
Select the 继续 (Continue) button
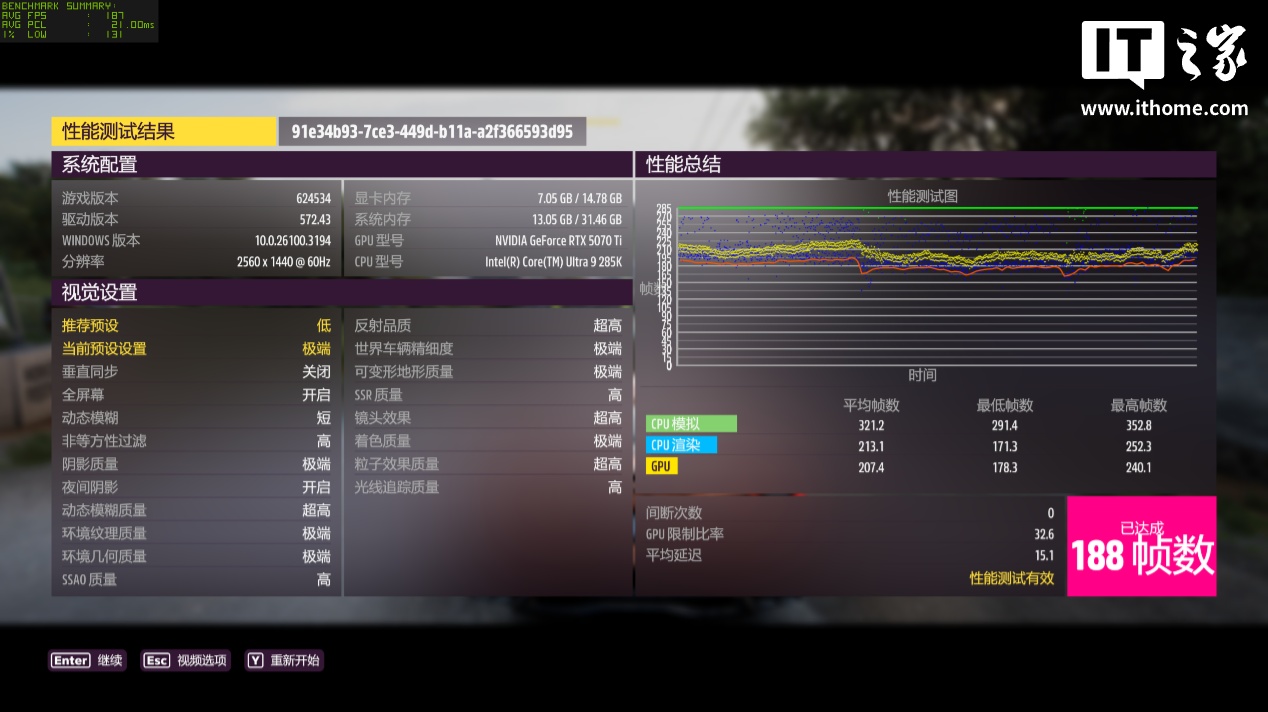click(88, 660)
